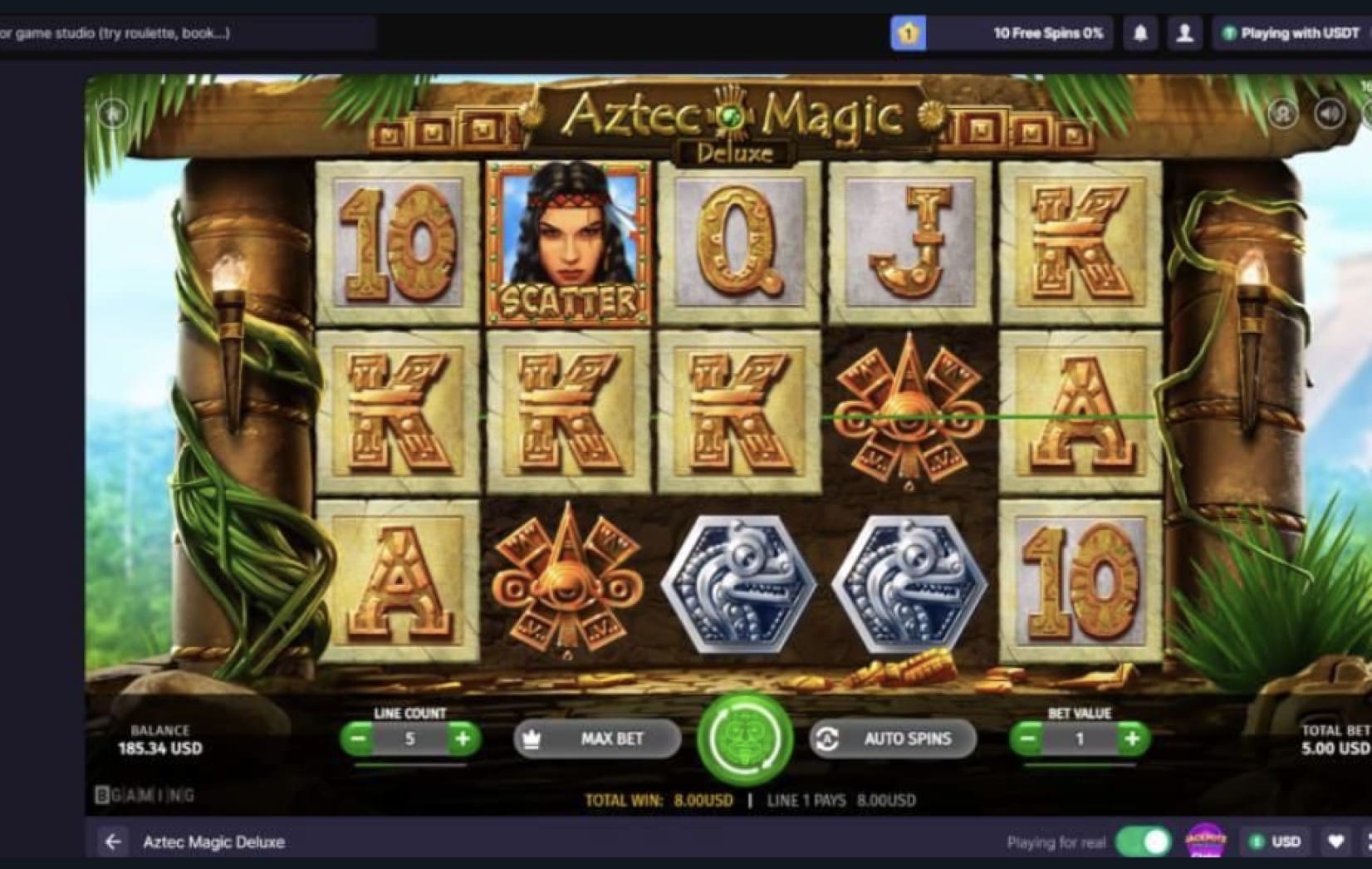Click the Playing with USDT button
Screen dimensions: 1372x869
1291,33
